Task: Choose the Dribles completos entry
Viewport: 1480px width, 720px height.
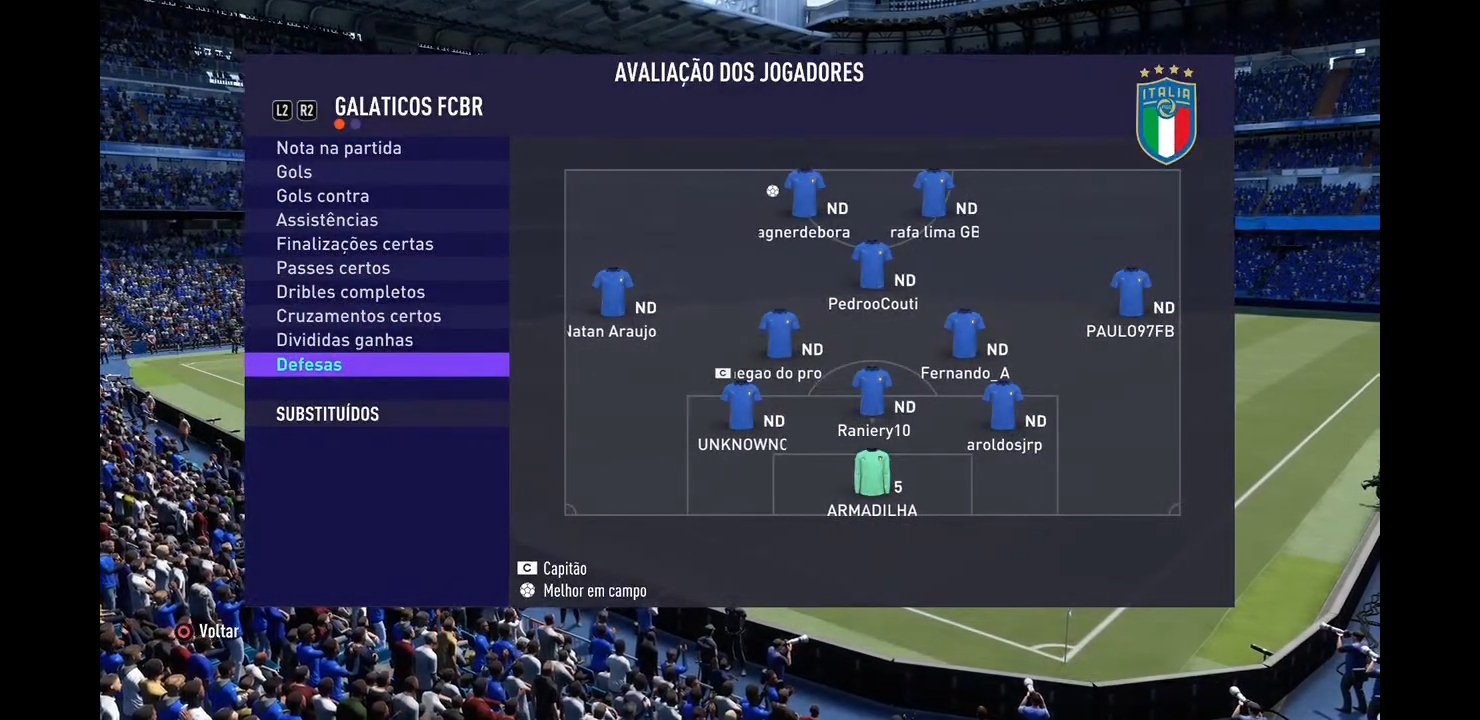Action: 351,292
